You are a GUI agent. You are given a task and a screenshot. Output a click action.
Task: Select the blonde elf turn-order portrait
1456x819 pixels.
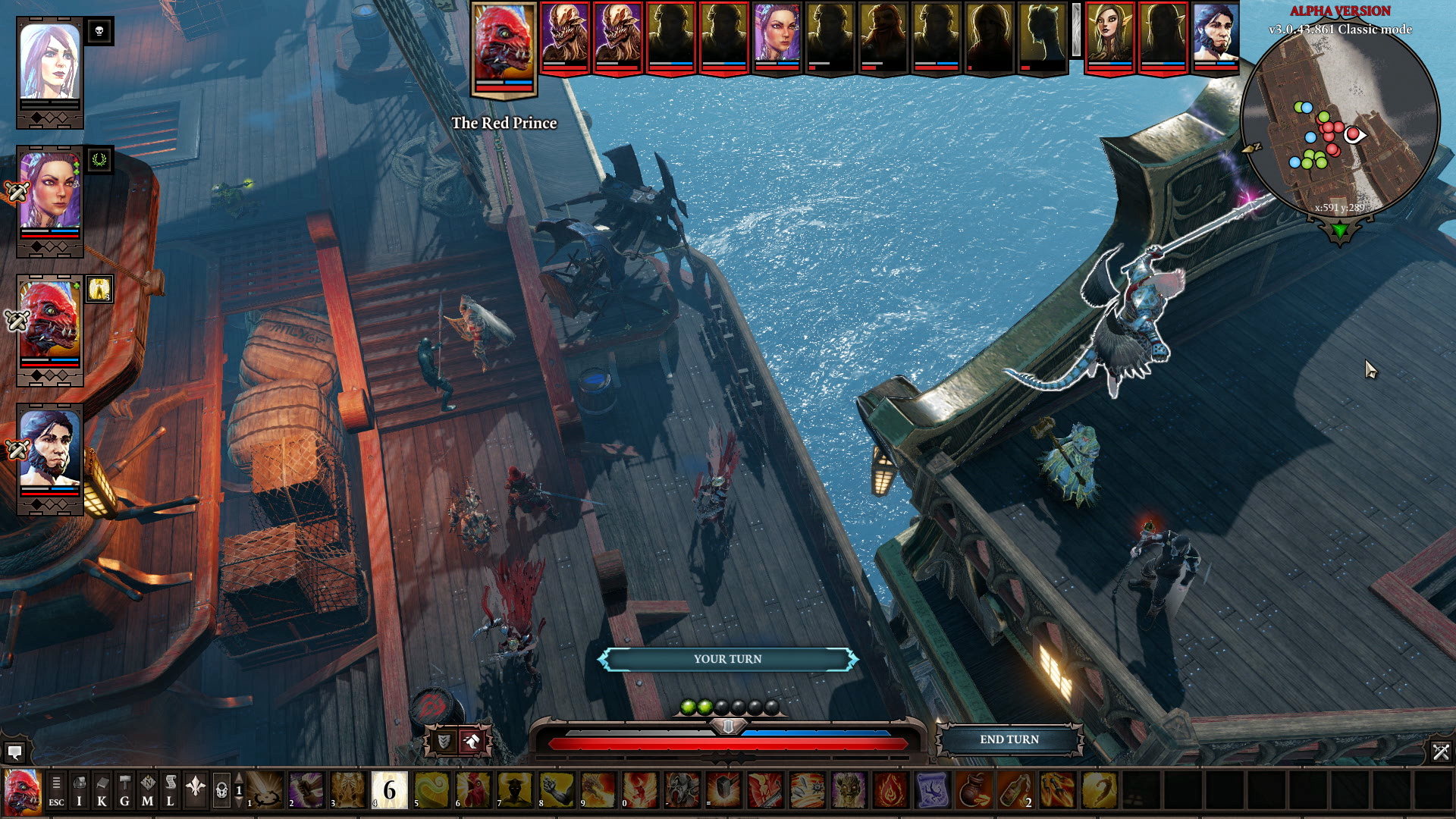coord(1109,36)
